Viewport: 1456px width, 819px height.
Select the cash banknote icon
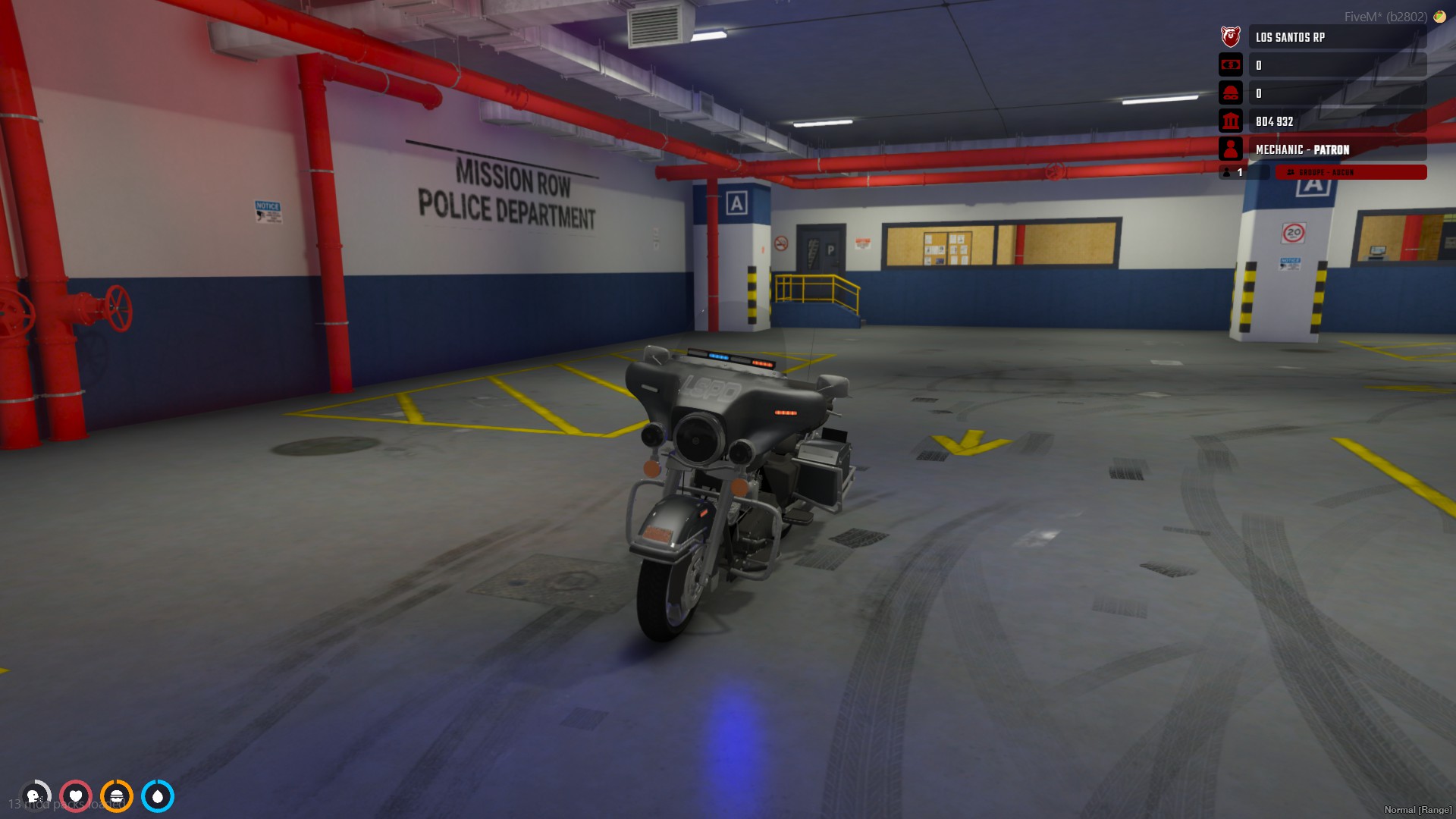pyautogui.click(x=1230, y=65)
